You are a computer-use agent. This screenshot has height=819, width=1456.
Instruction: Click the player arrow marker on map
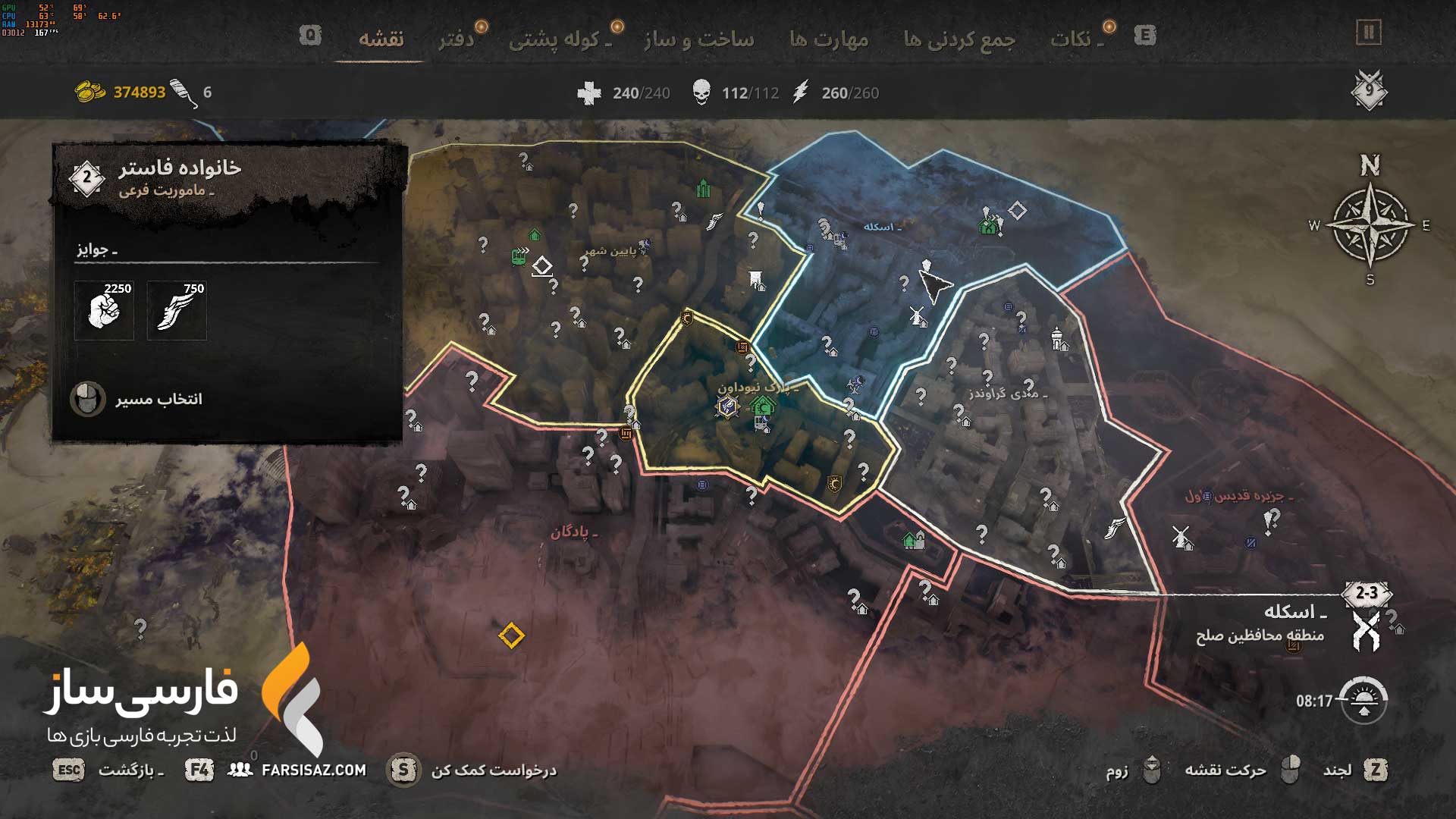(x=936, y=287)
